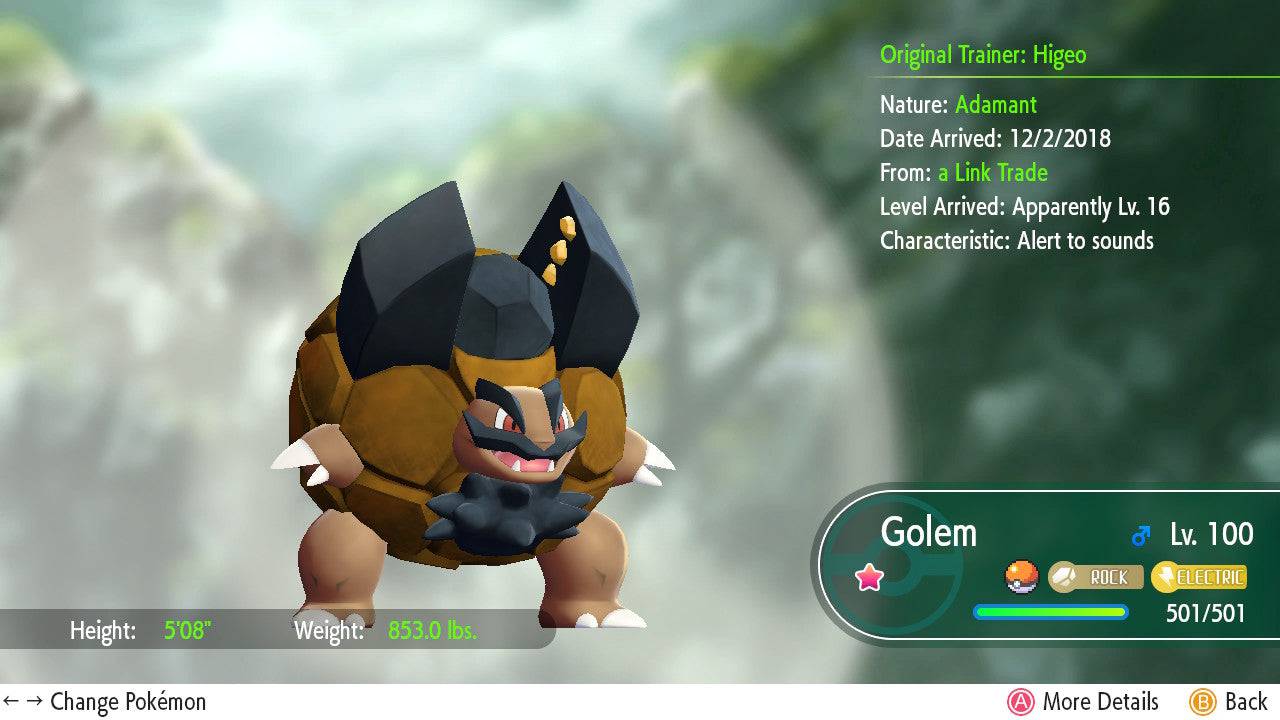Open More Details for Golem
This screenshot has height=720, width=1280.
click(x=1083, y=702)
